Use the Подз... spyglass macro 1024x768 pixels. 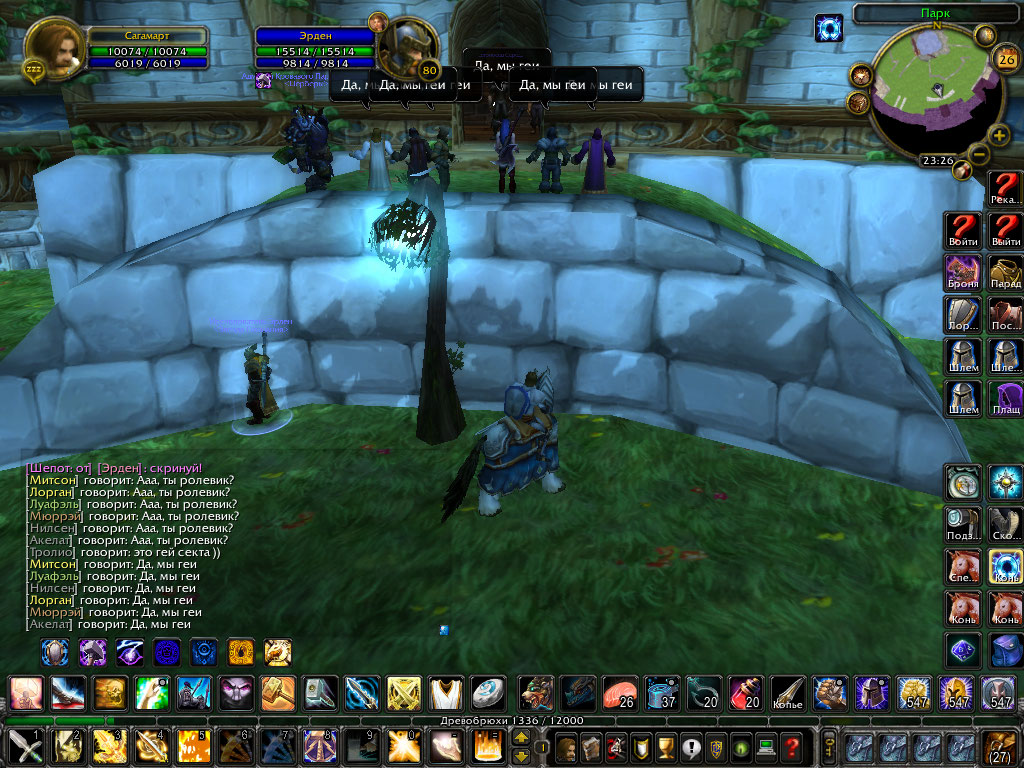point(964,524)
